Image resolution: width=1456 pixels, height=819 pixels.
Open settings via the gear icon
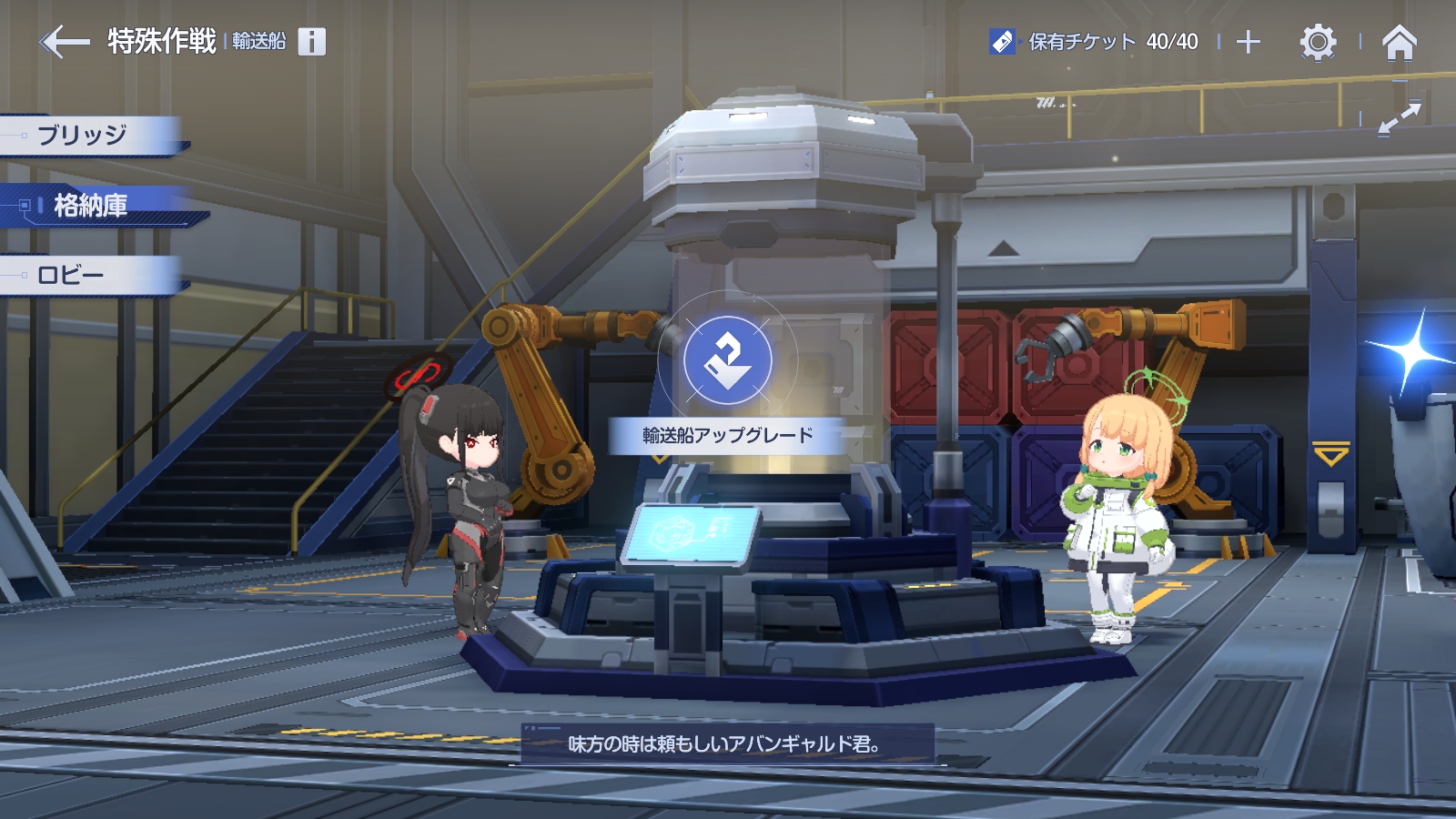(1317, 42)
